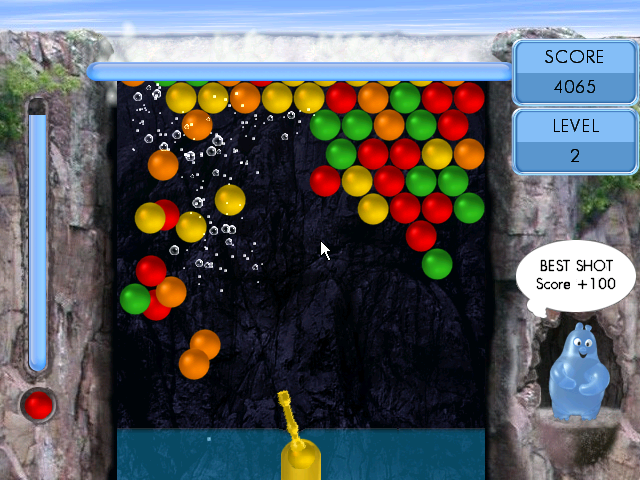This screenshot has width=640, height=480.
Task: Click the yellow bubble cannon
Action: coord(297,446)
